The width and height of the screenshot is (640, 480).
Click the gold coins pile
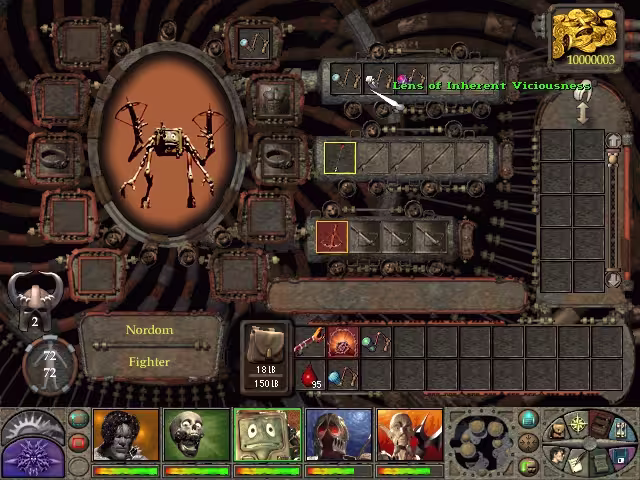pos(591,35)
